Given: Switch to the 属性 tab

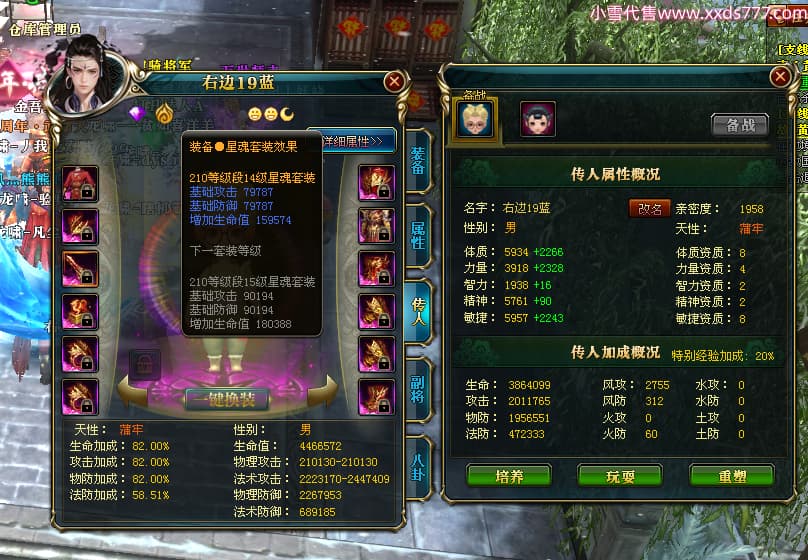Looking at the screenshot, I should point(418,236).
